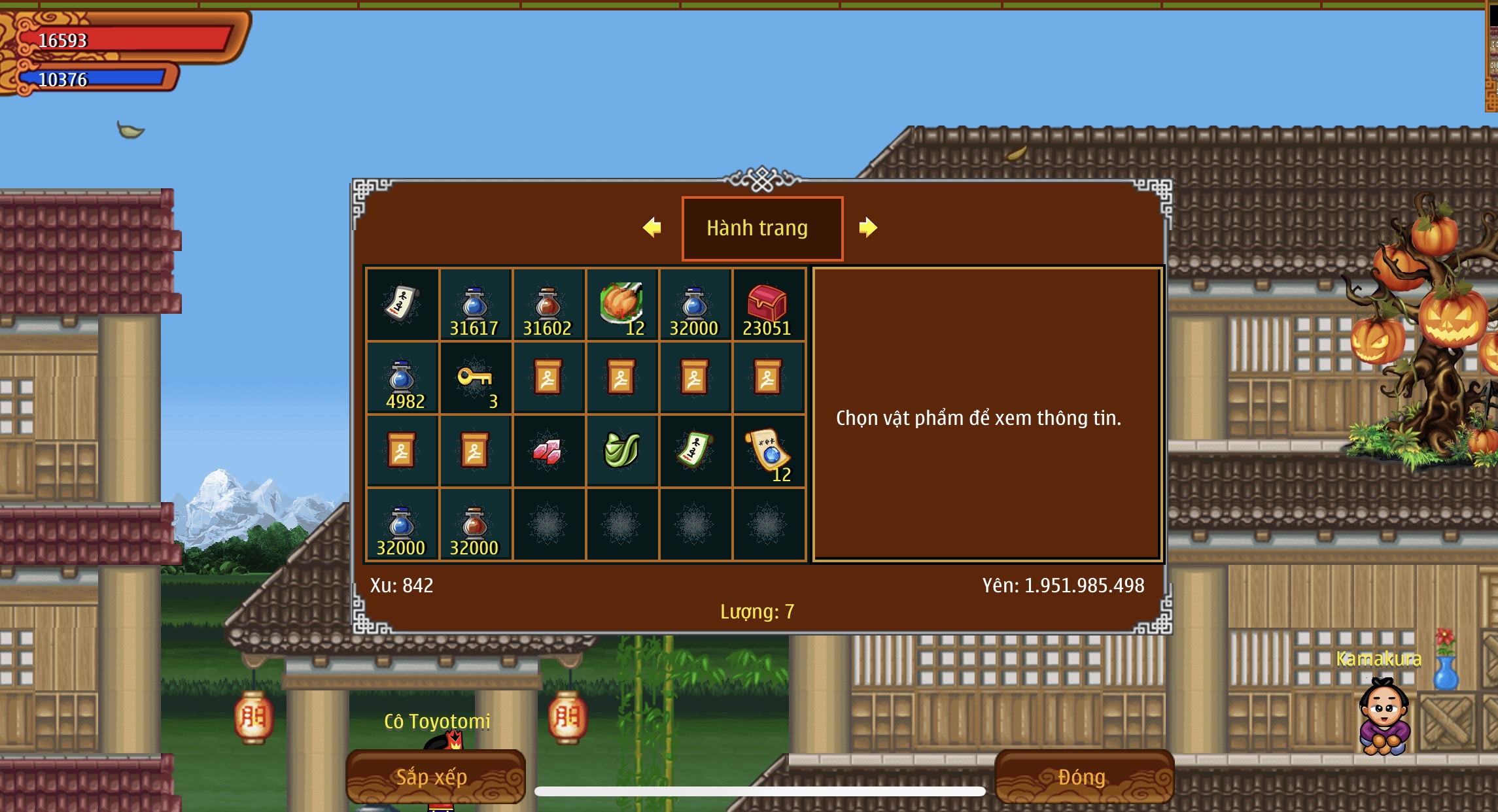Switch to the previous tab with left arrow
Image resolution: width=1498 pixels, height=812 pixels.
click(652, 228)
